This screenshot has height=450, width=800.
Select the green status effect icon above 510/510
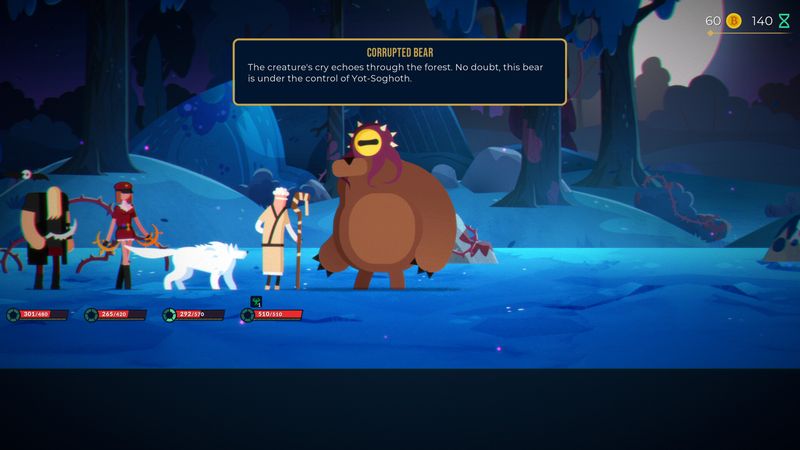click(x=256, y=300)
